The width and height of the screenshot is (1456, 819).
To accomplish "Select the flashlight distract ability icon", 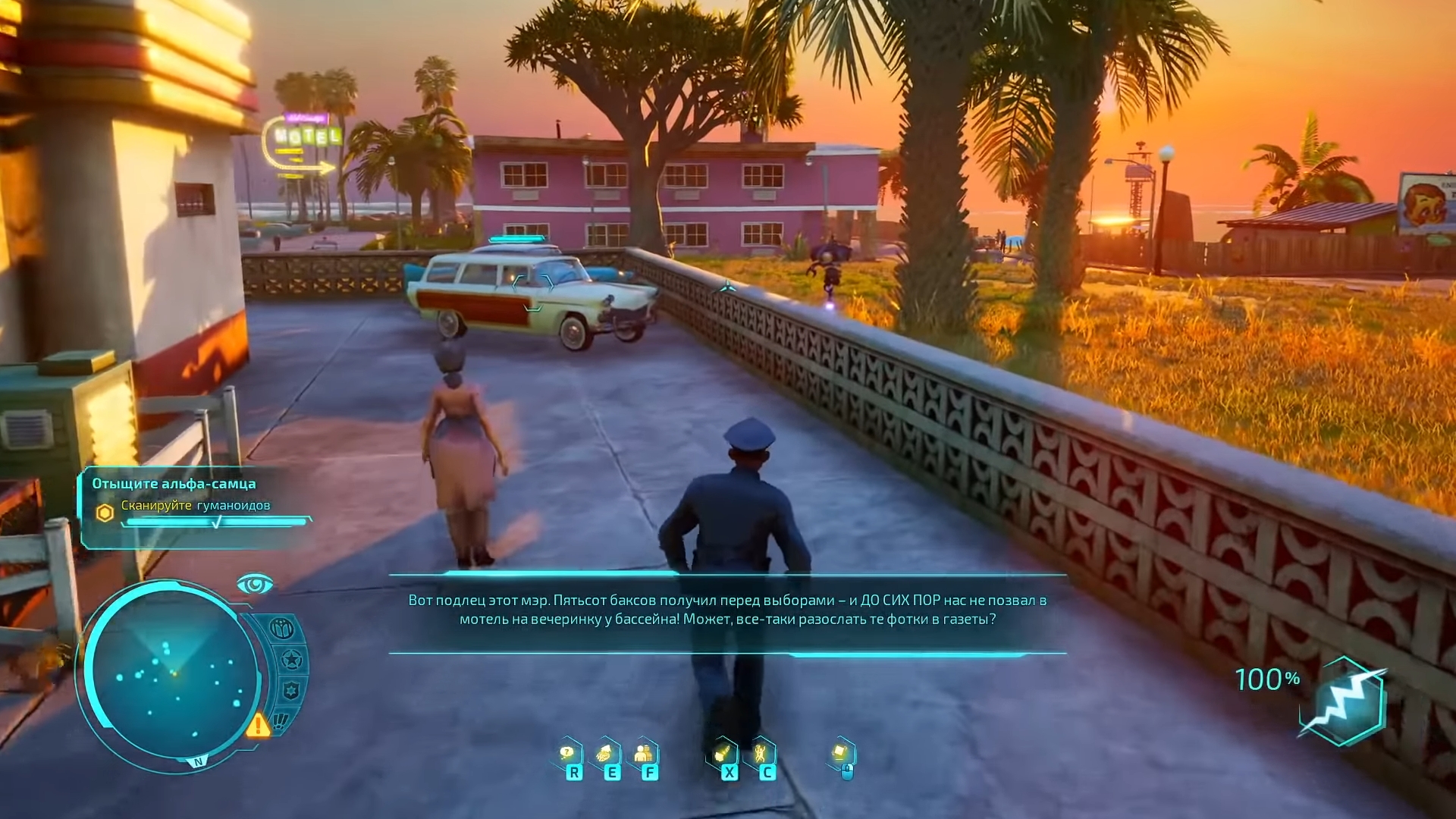I will coord(723,754).
